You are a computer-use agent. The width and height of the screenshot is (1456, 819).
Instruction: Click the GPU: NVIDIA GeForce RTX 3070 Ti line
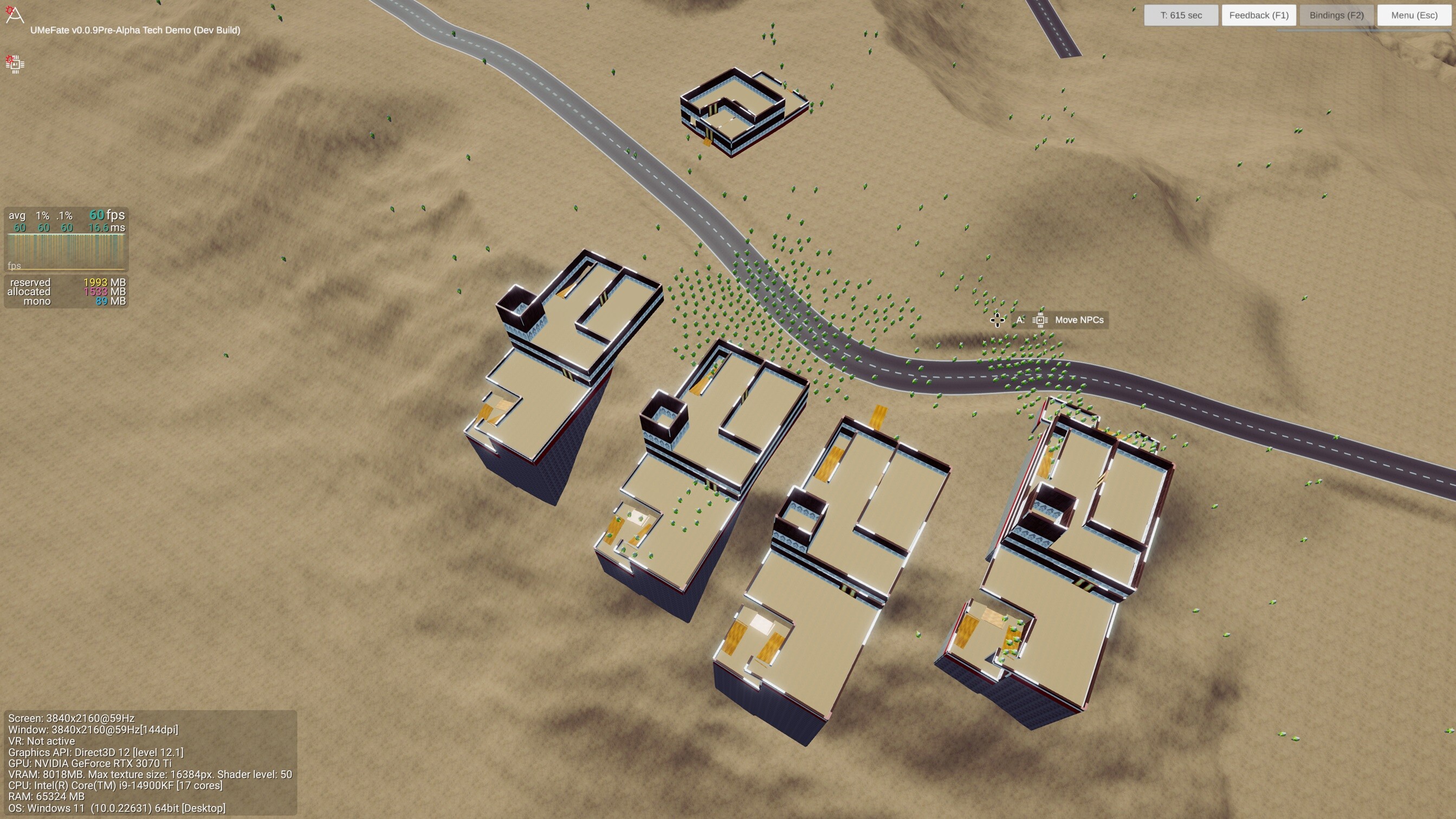coord(90,763)
